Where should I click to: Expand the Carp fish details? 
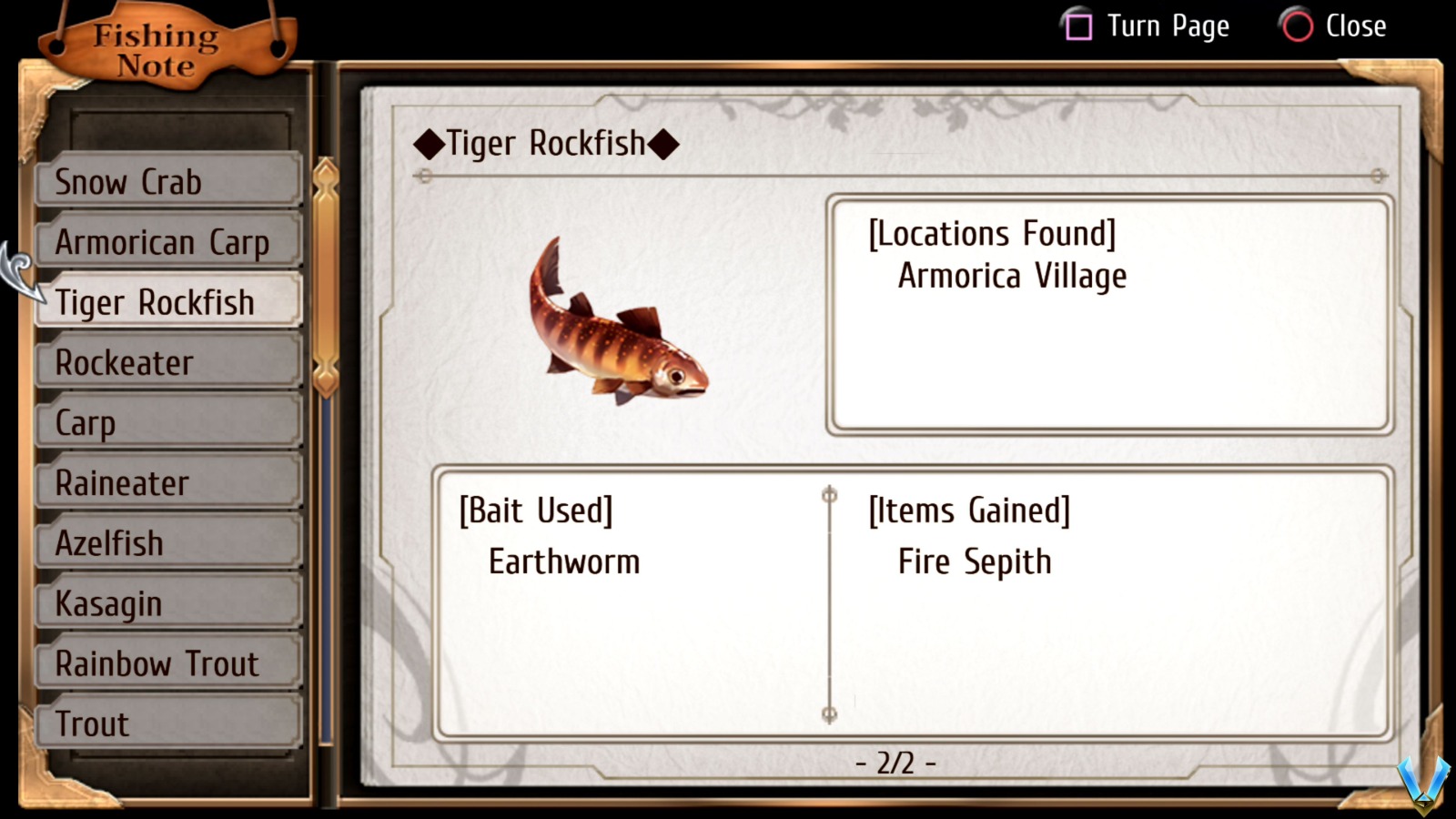coord(168,422)
